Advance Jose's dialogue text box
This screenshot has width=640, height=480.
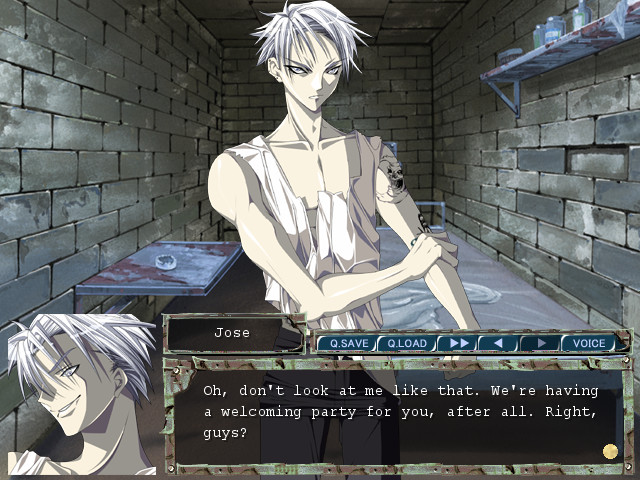(398, 412)
